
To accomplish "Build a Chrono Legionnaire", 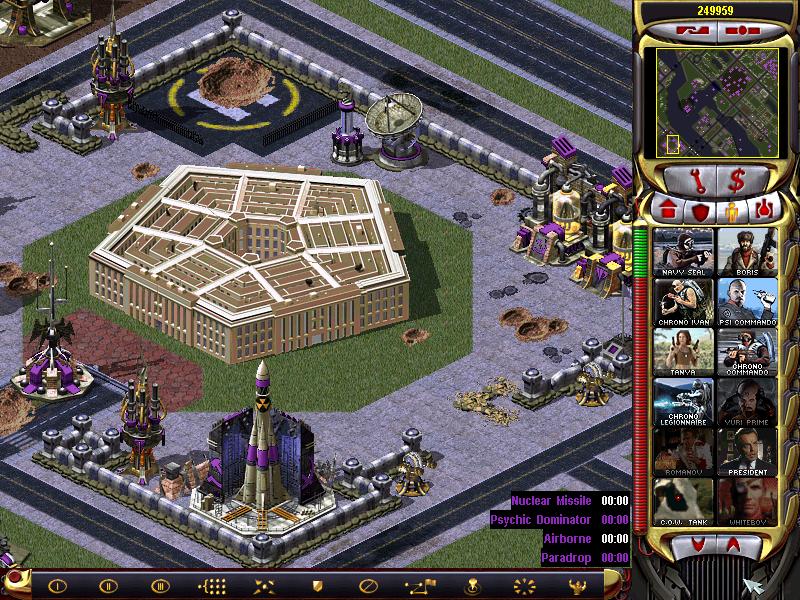I will point(684,402).
